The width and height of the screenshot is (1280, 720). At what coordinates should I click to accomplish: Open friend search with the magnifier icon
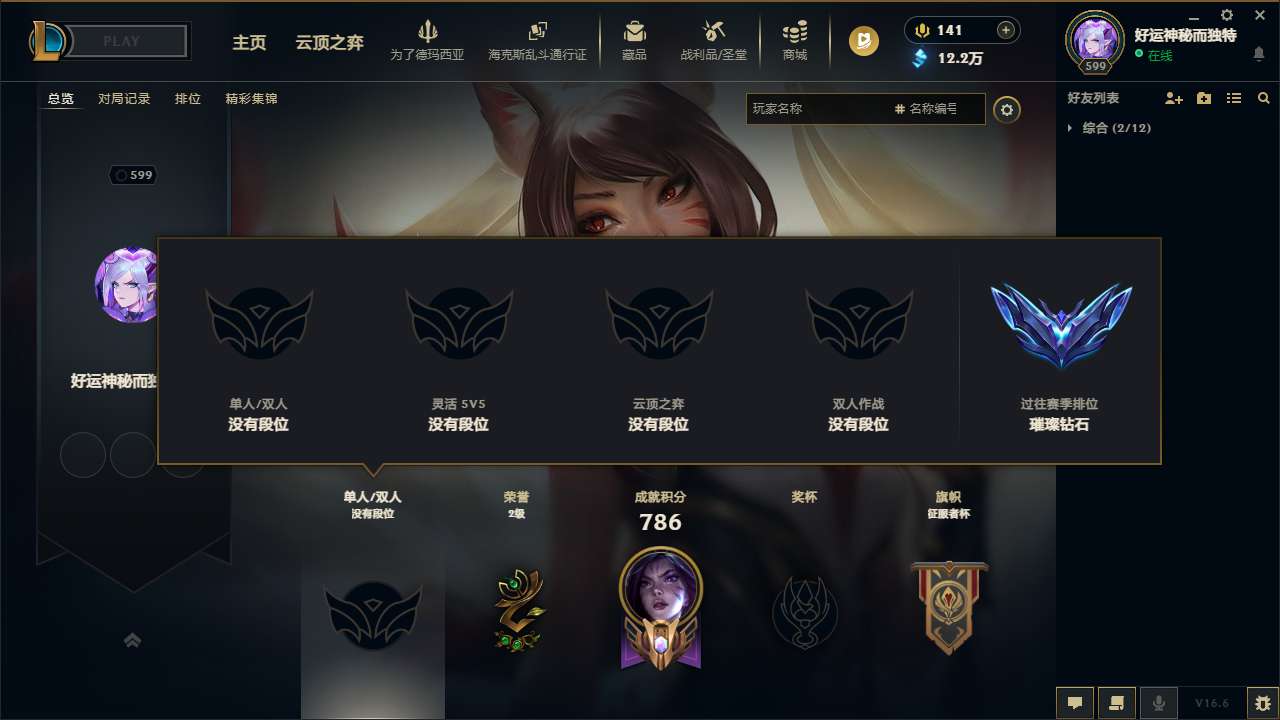1263,97
